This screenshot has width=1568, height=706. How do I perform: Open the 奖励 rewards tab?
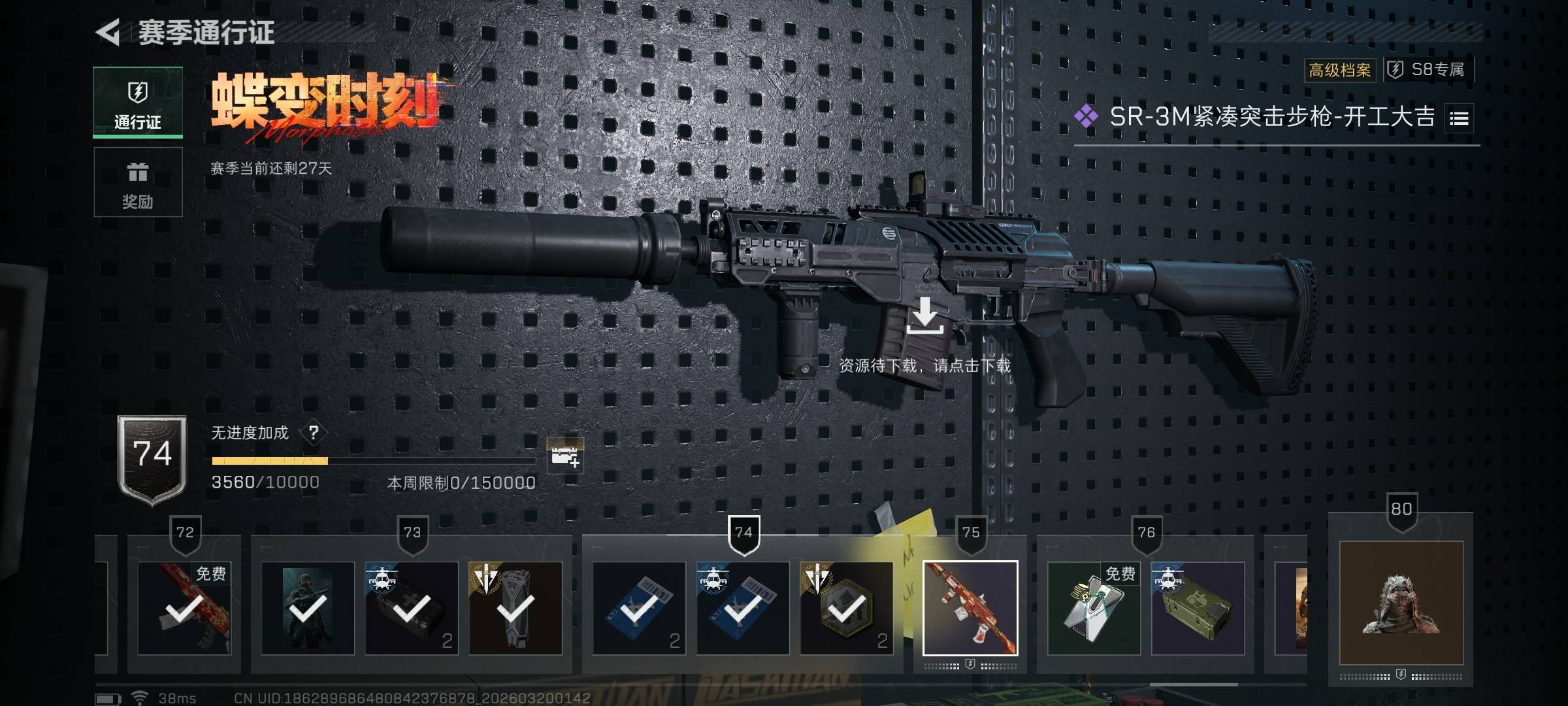[138, 182]
